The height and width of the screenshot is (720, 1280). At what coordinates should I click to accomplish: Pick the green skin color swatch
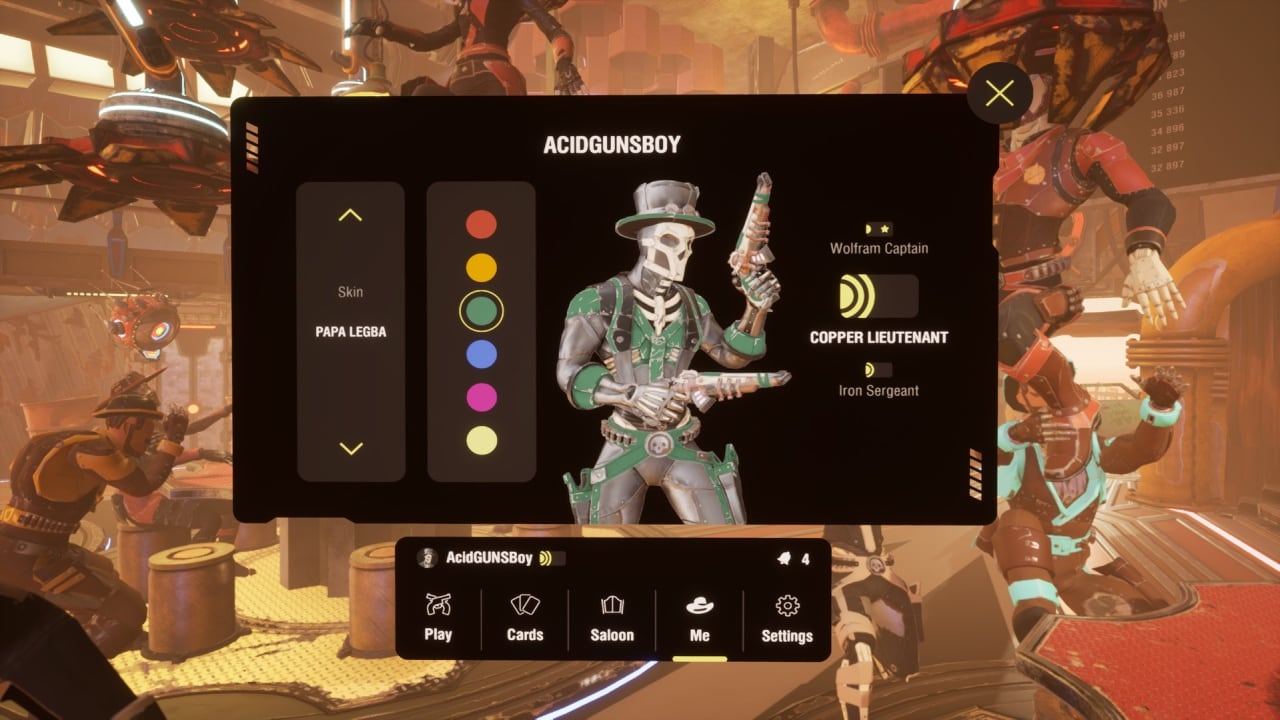point(481,311)
